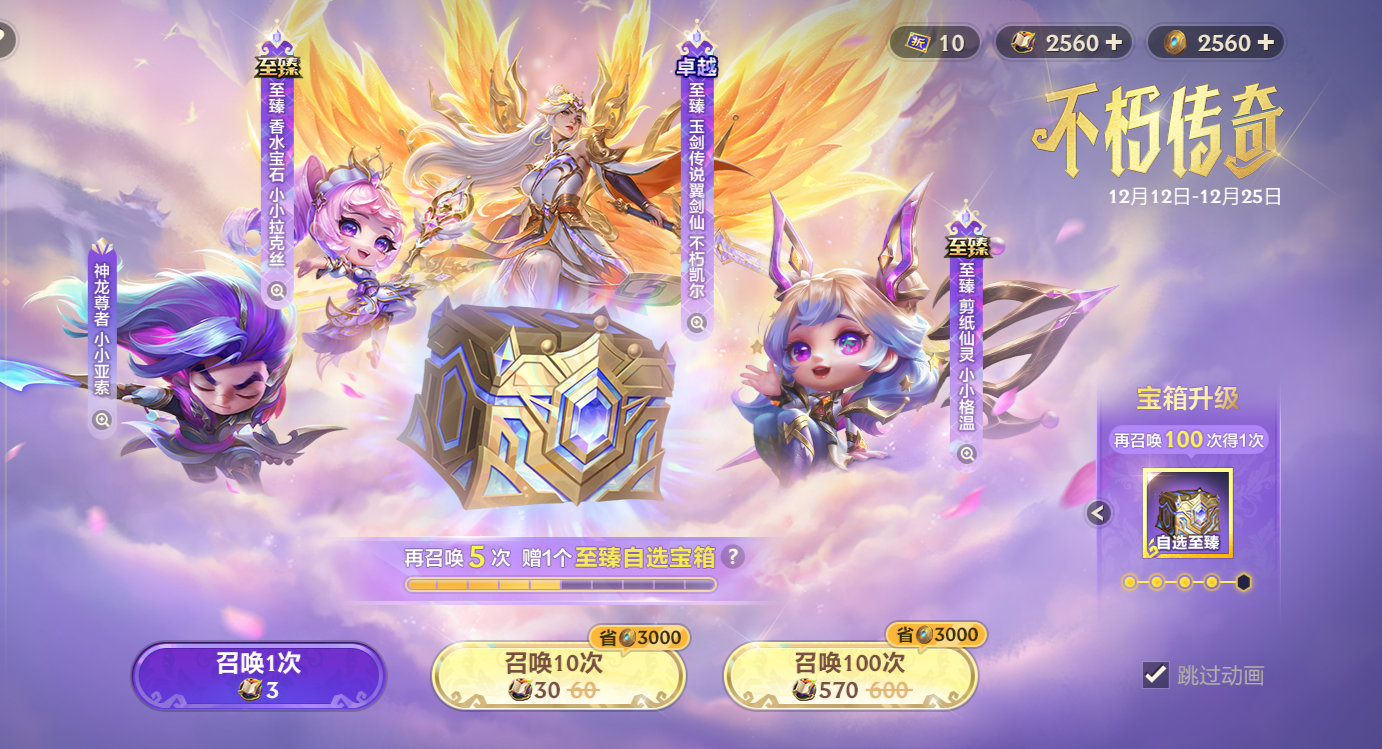Preview 香水宝石 小小拉克丝 with magnifier

tap(277, 291)
